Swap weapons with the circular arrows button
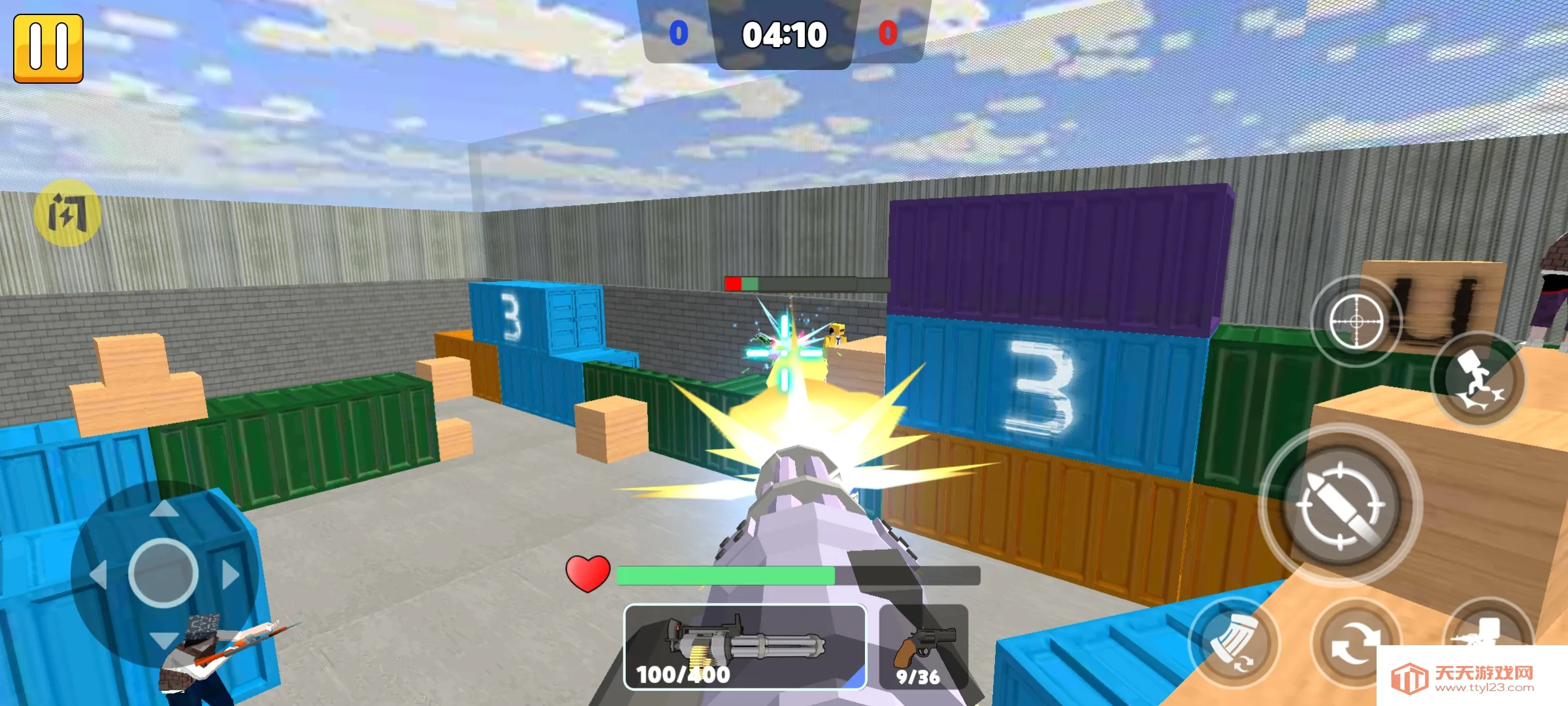 [1355, 642]
